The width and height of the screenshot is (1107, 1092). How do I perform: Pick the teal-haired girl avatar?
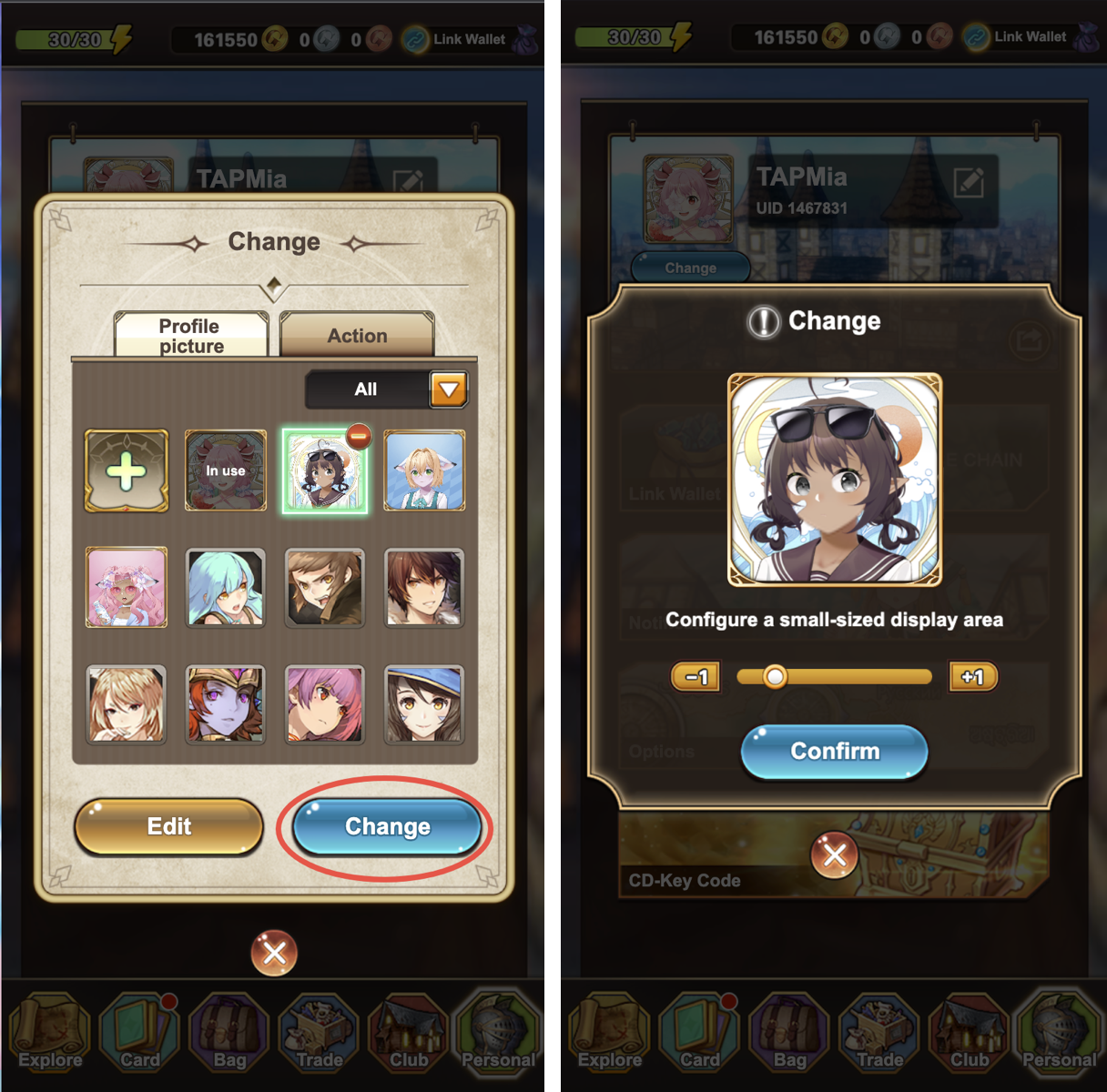click(x=226, y=588)
